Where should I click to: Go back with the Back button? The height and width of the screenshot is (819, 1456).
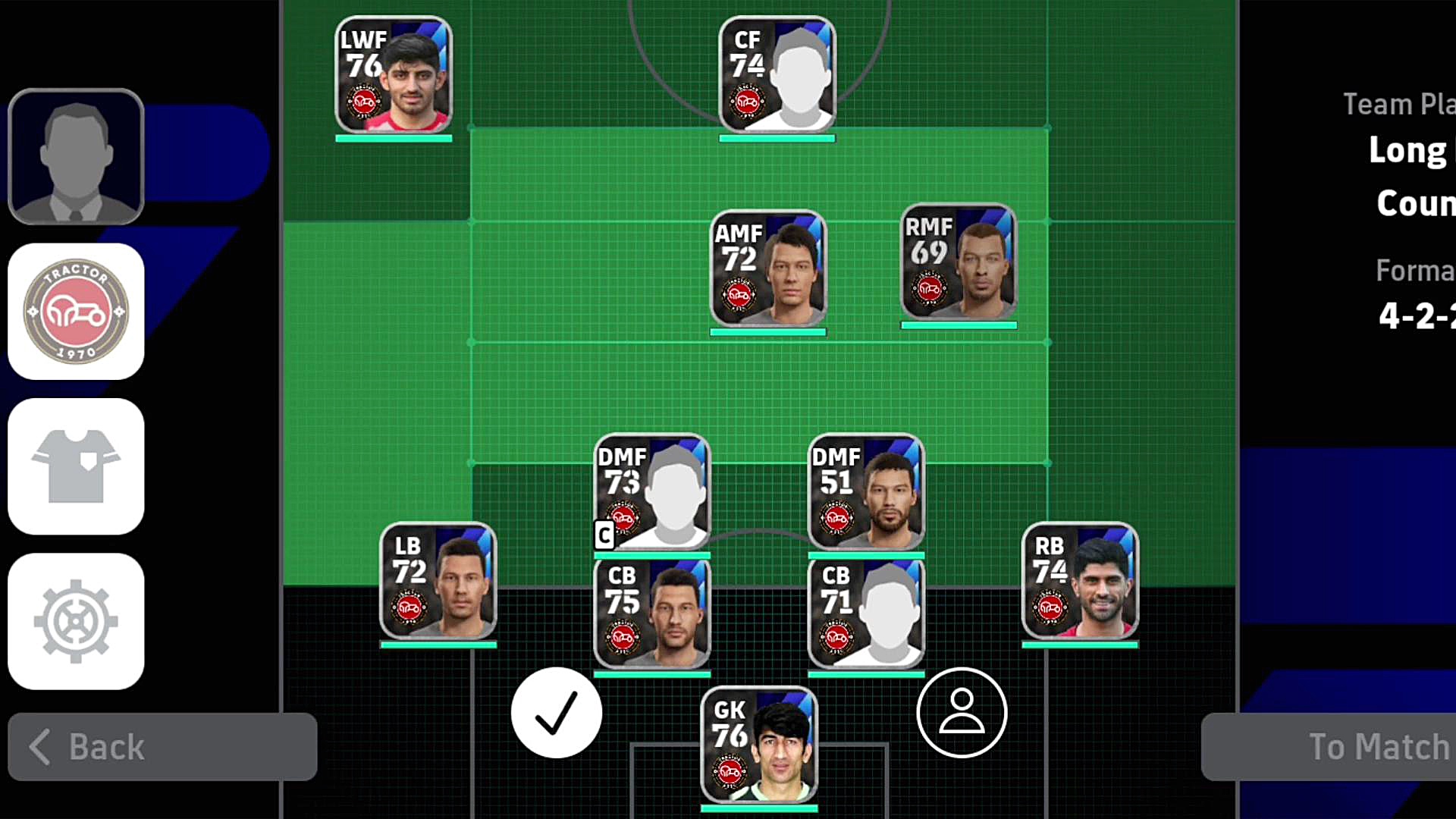coord(162,747)
